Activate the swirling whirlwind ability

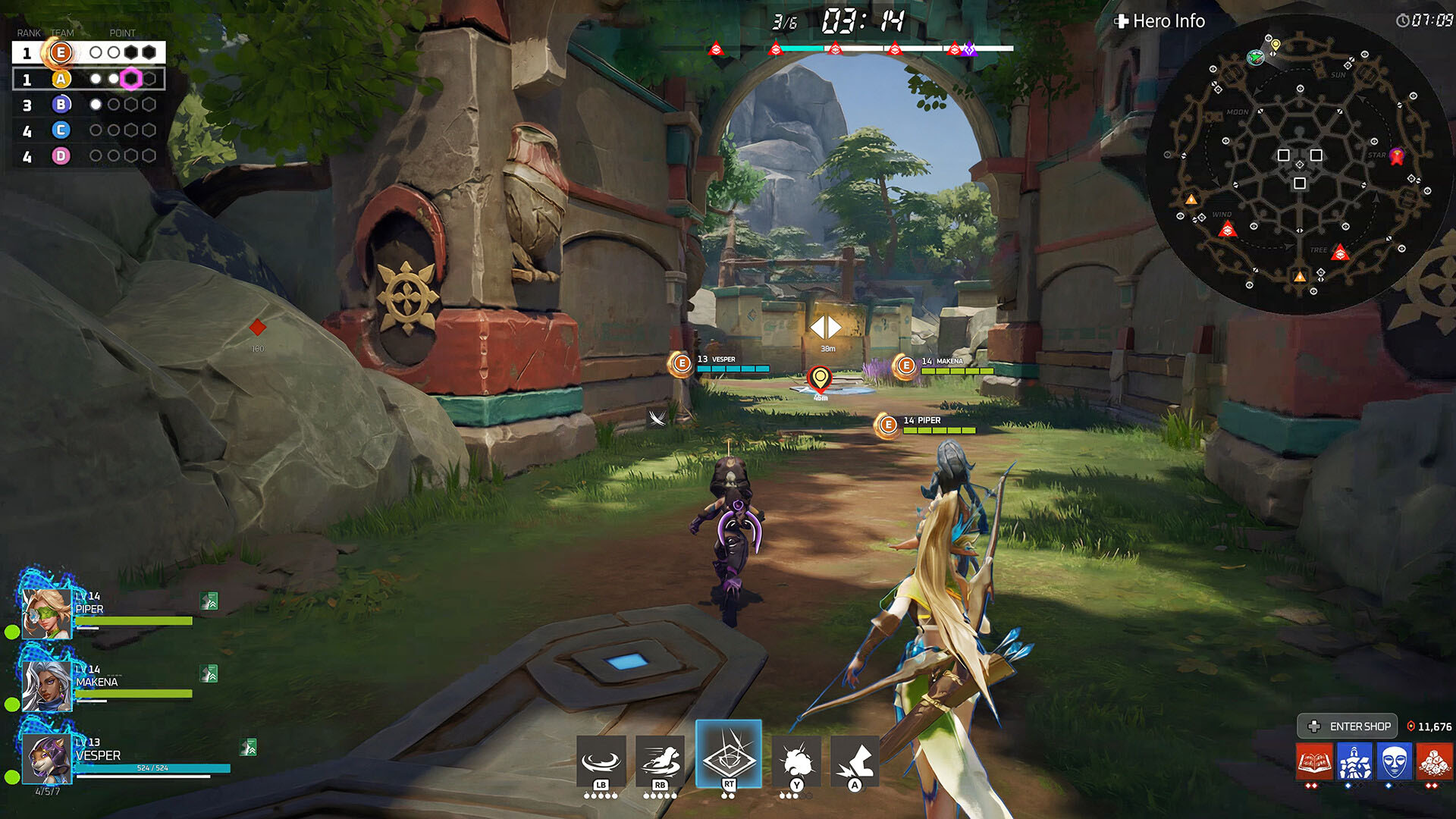click(x=601, y=761)
